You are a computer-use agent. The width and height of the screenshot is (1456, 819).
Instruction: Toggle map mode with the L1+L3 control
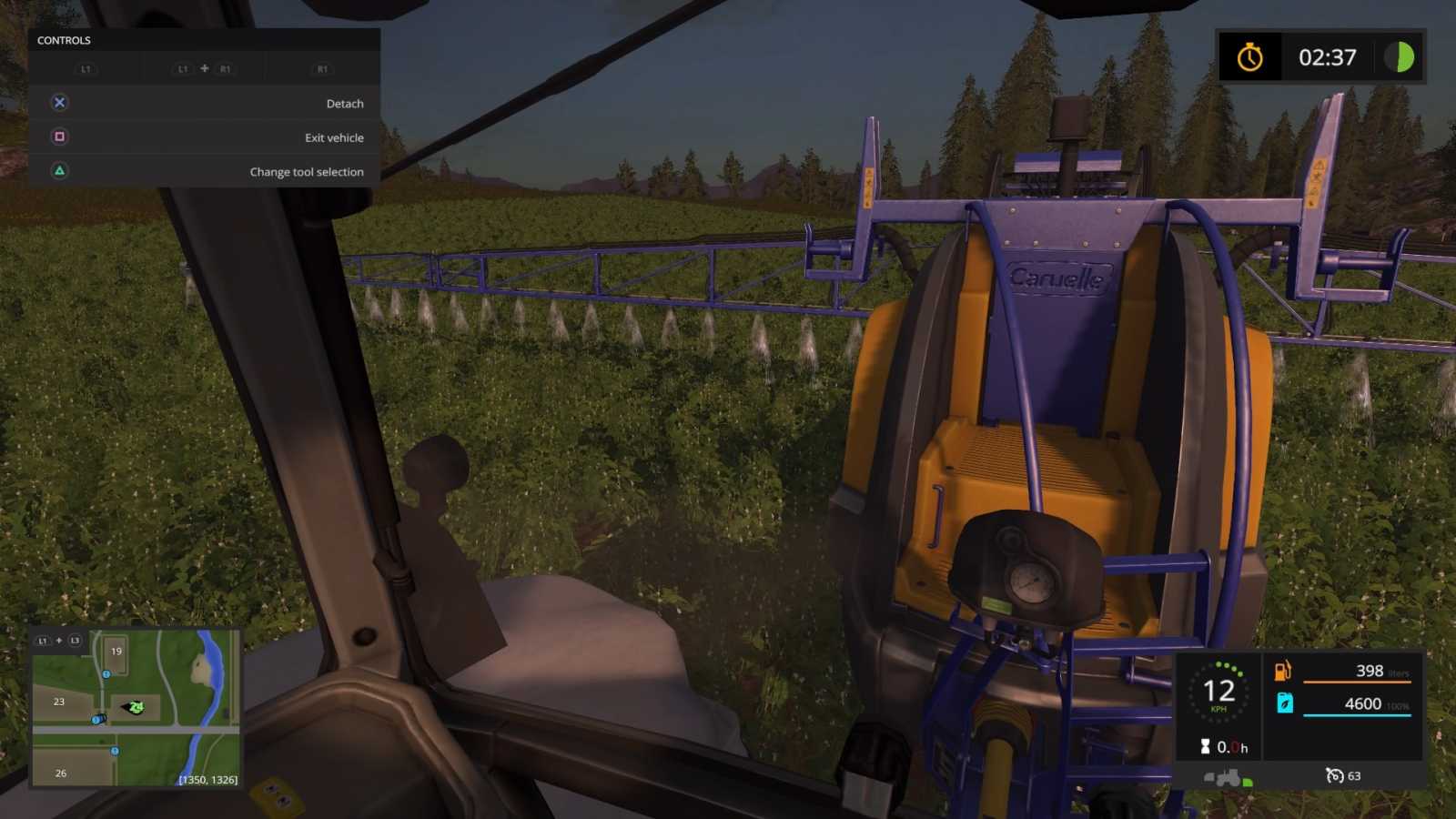[x=58, y=640]
